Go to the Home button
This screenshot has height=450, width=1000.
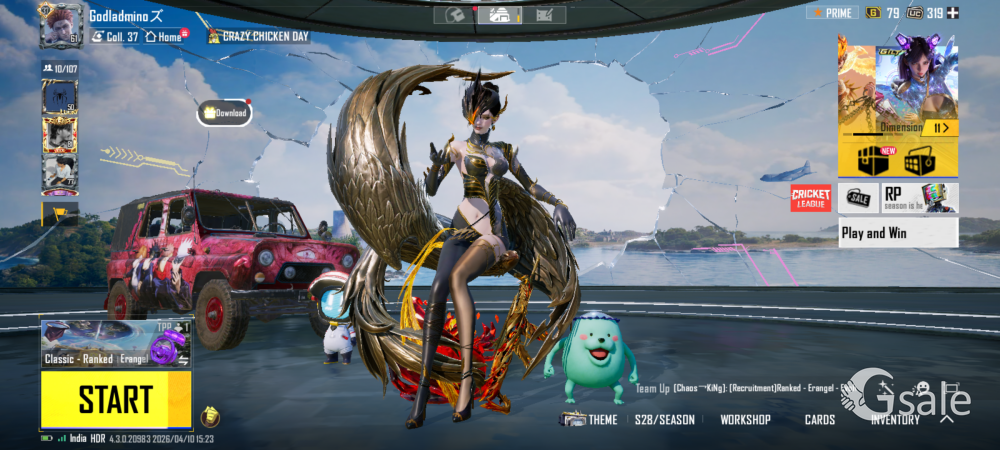pos(167,37)
